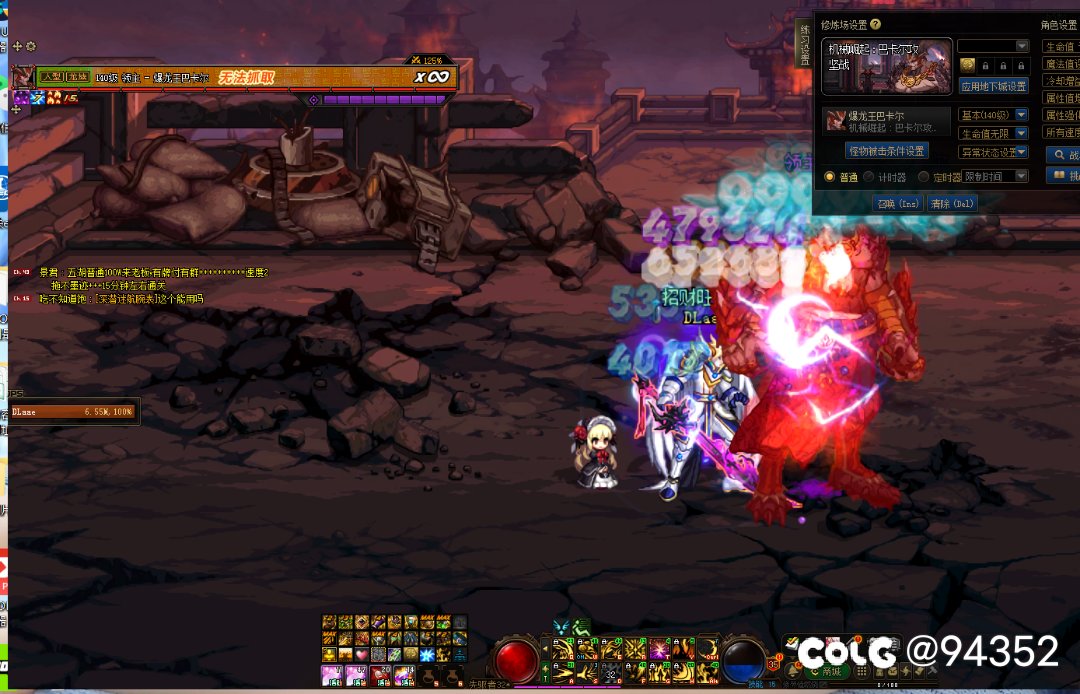Expand the 异常状态设置 dropdown
The width and height of the screenshot is (1080, 694).
click(x=993, y=152)
